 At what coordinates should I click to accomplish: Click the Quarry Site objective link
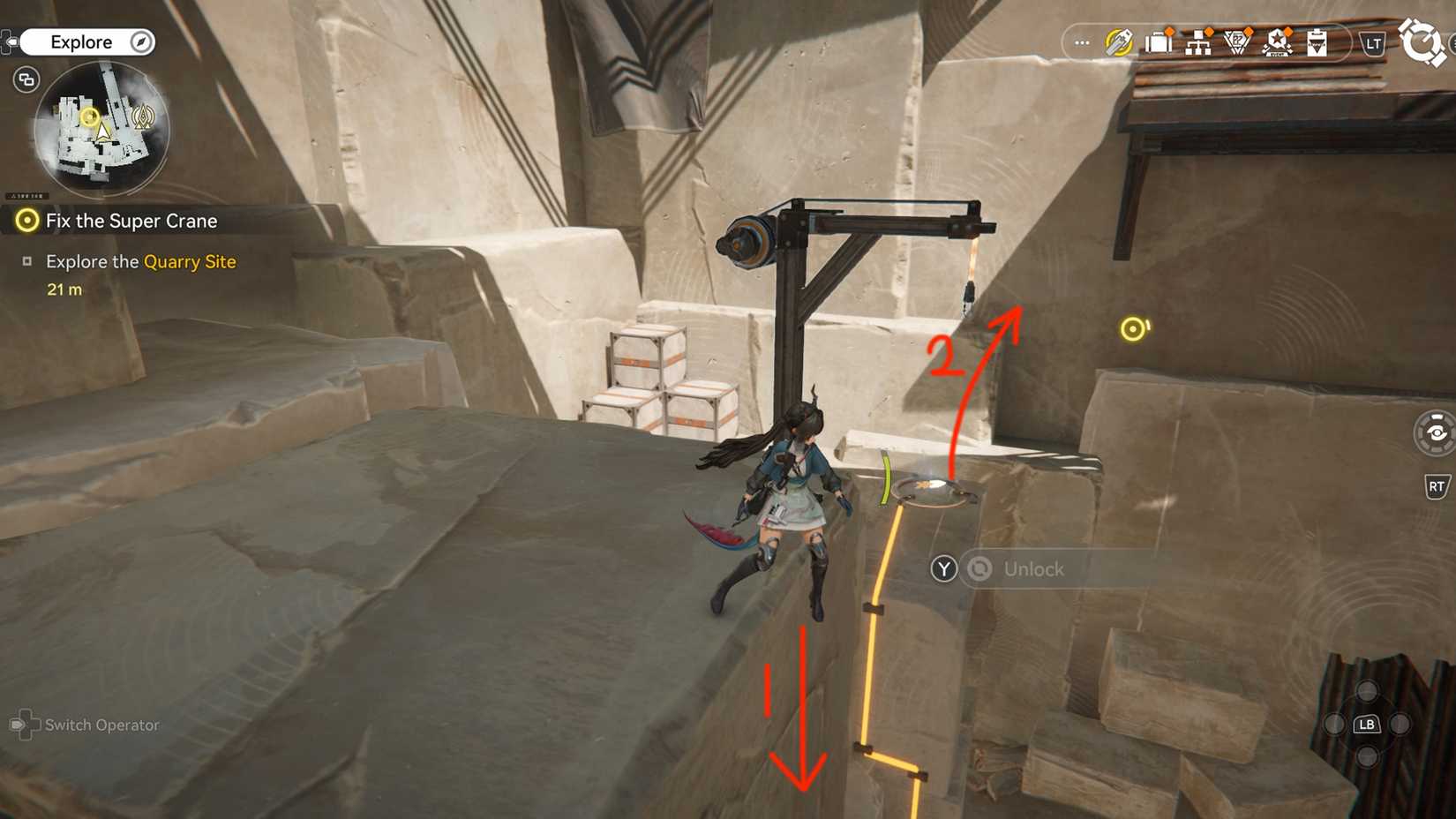[189, 262]
